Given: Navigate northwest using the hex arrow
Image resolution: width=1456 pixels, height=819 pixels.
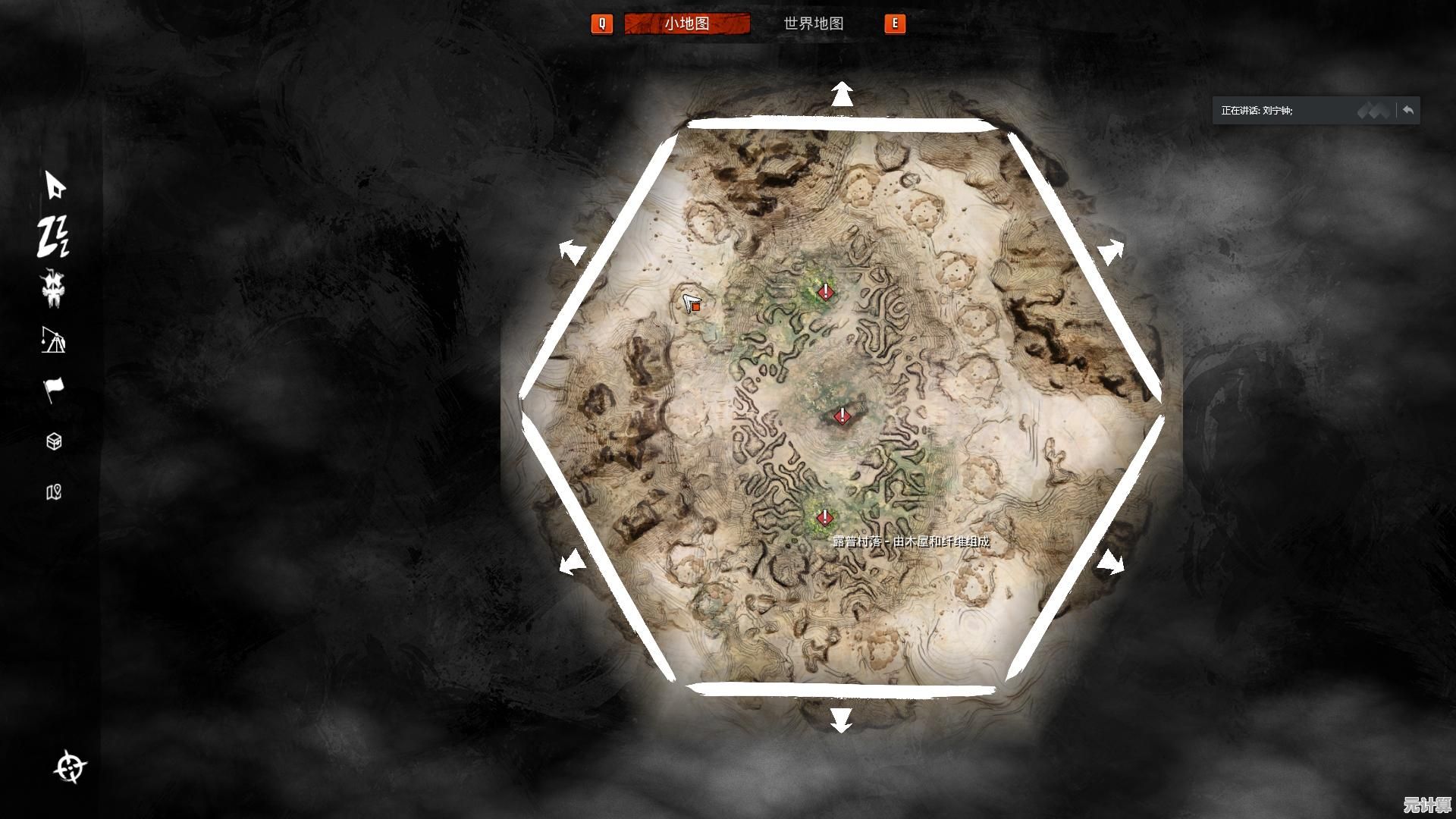Looking at the screenshot, I should (573, 251).
